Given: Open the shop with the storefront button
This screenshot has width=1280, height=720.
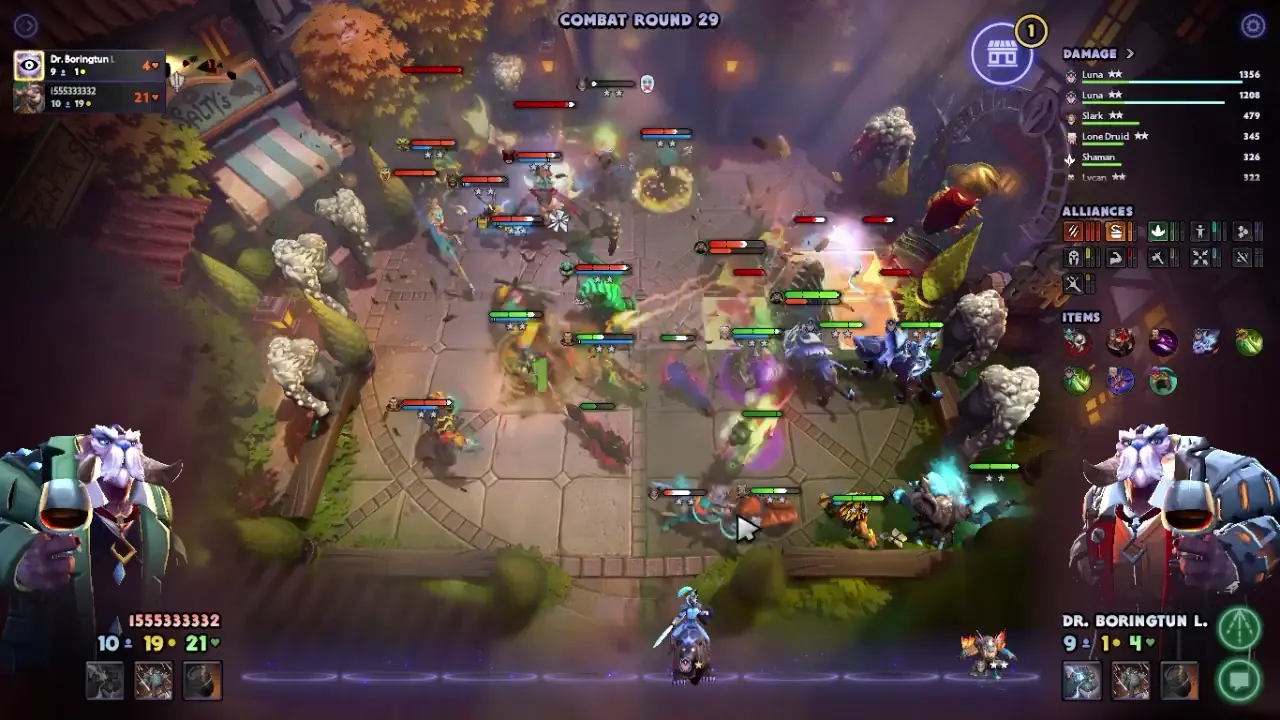Looking at the screenshot, I should [x=1003, y=54].
